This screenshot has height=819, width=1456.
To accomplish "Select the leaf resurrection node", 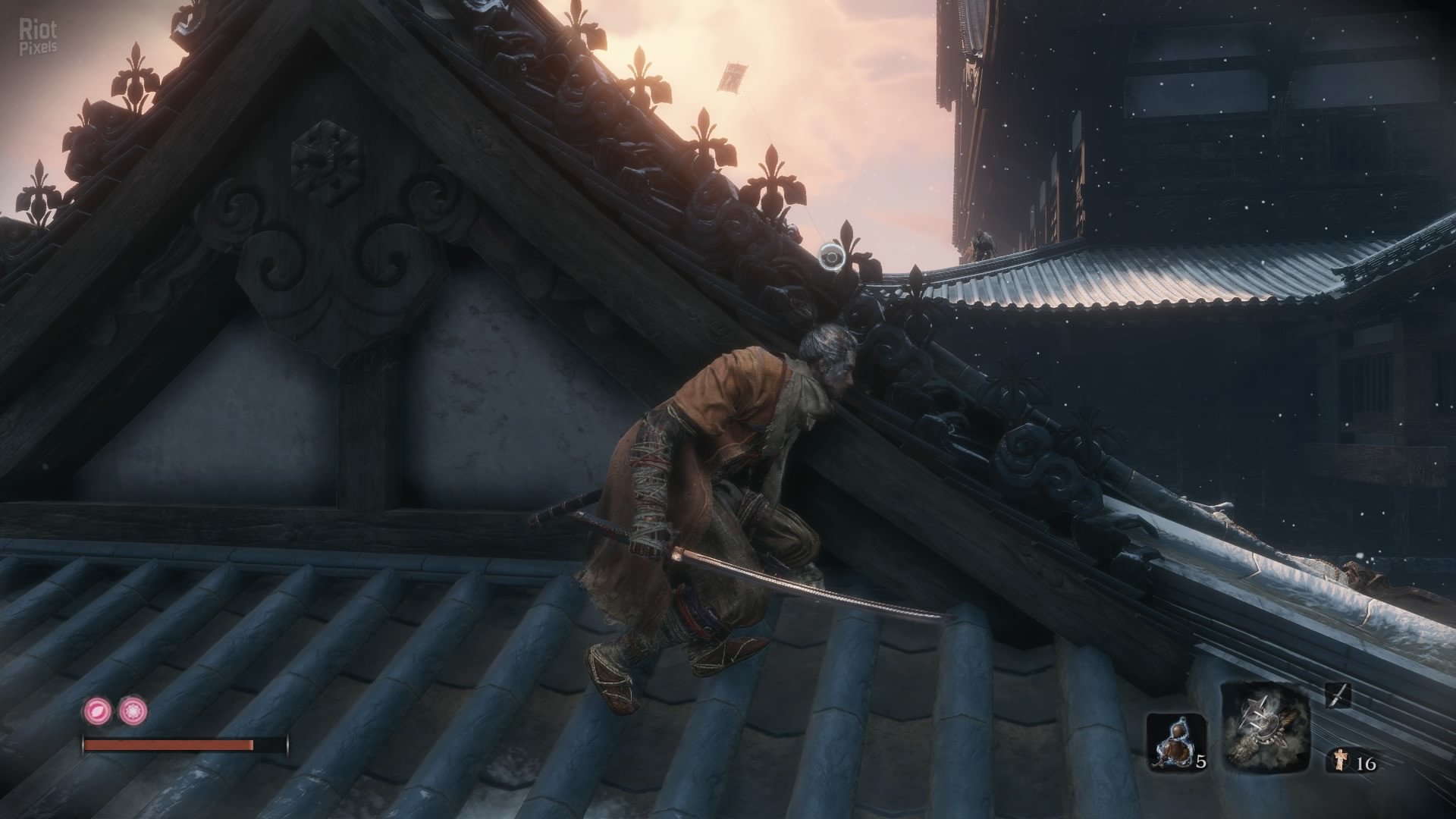I will 97,711.
